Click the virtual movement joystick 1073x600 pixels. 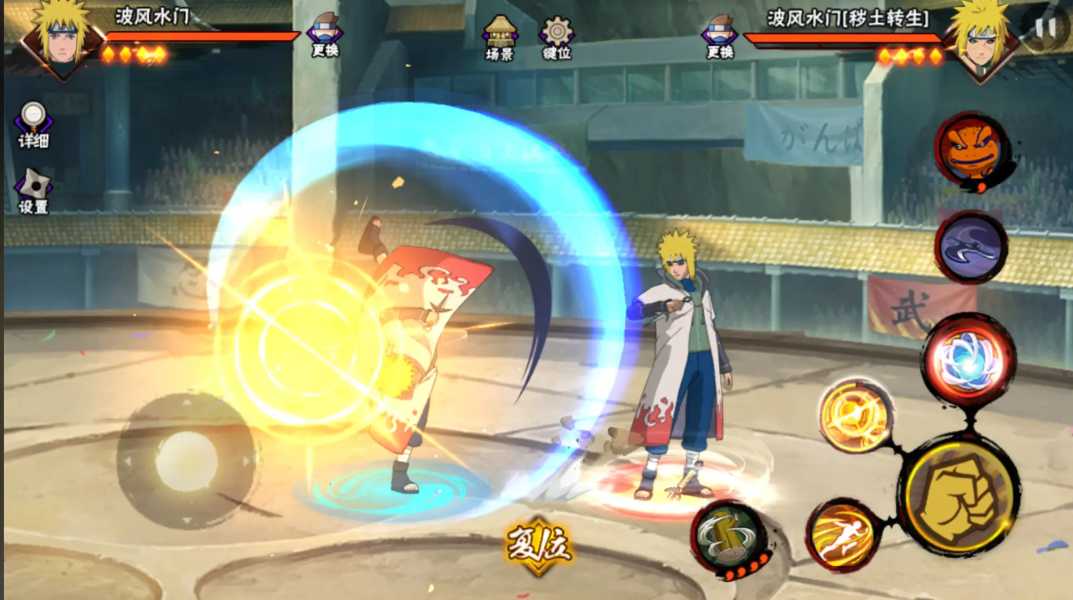[x=187, y=461]
